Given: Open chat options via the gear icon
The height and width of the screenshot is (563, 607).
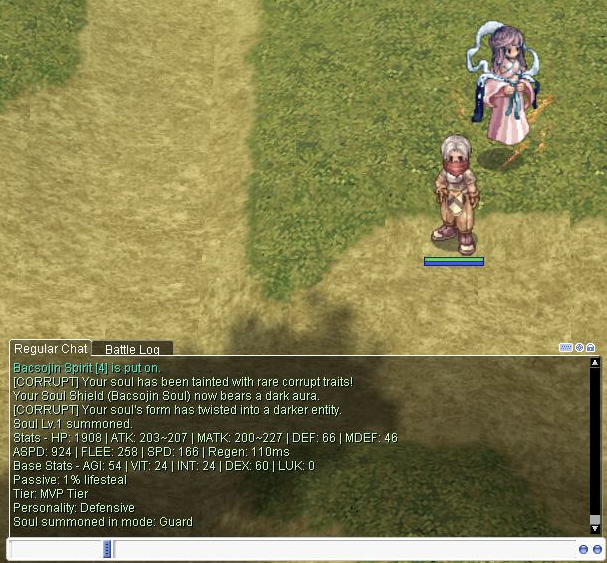Looking at the screenshot, I should point(579,348).
